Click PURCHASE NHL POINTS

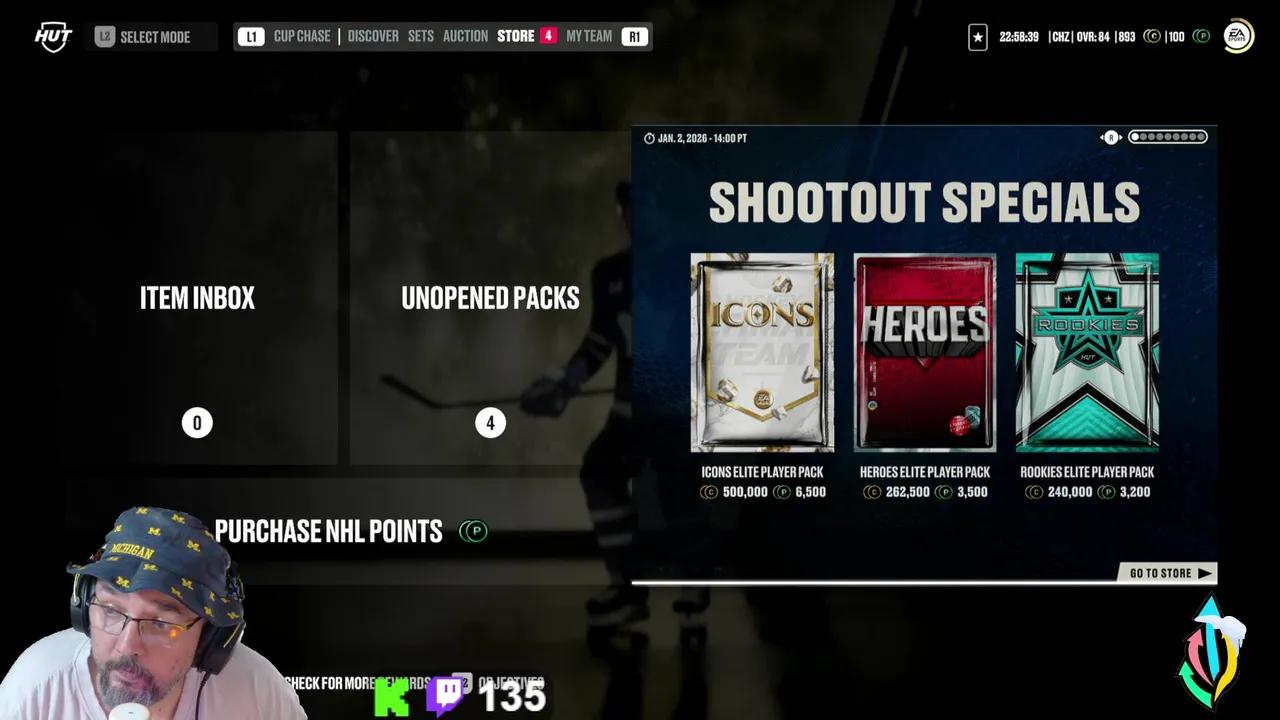coord(328,531)
